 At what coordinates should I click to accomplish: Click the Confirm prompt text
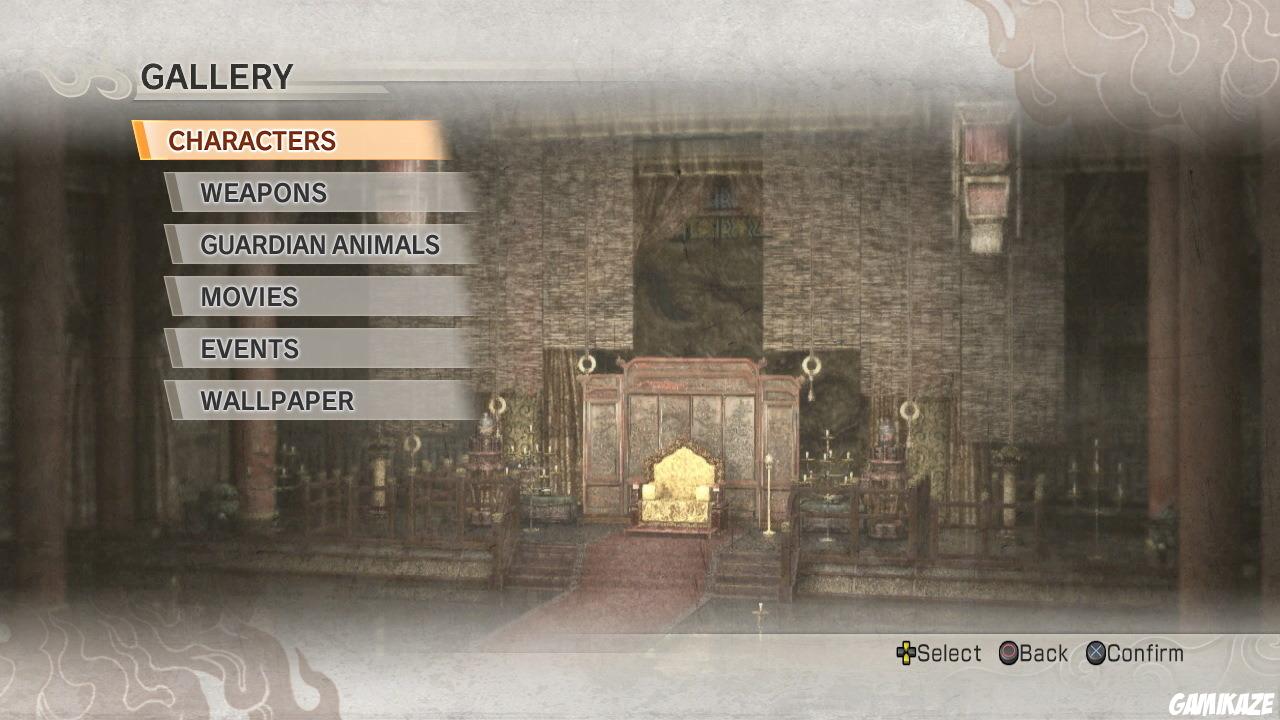click(x=1145, y=654)
